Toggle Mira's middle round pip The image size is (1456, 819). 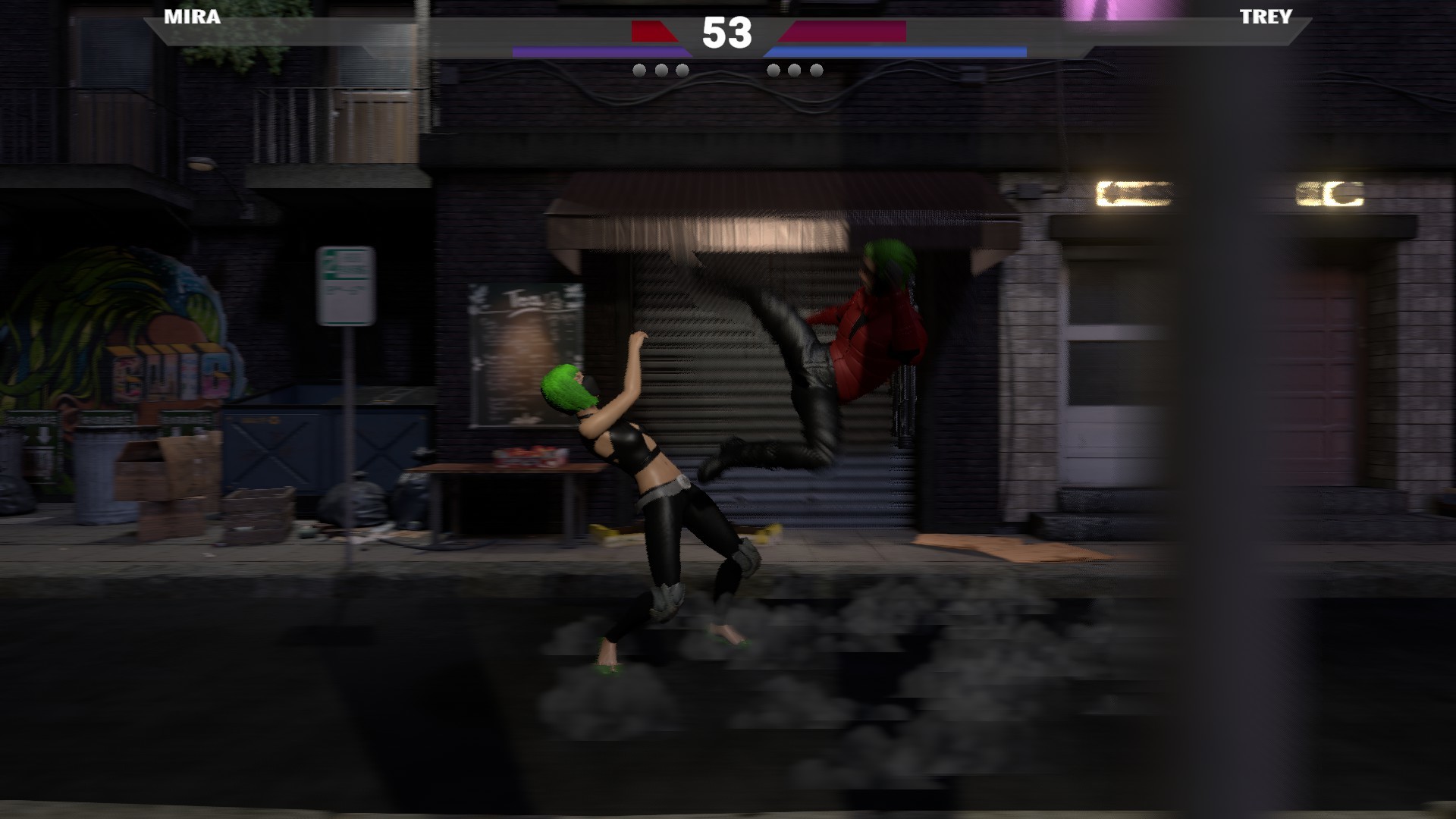pyautogui.click(x=661, y=70)
